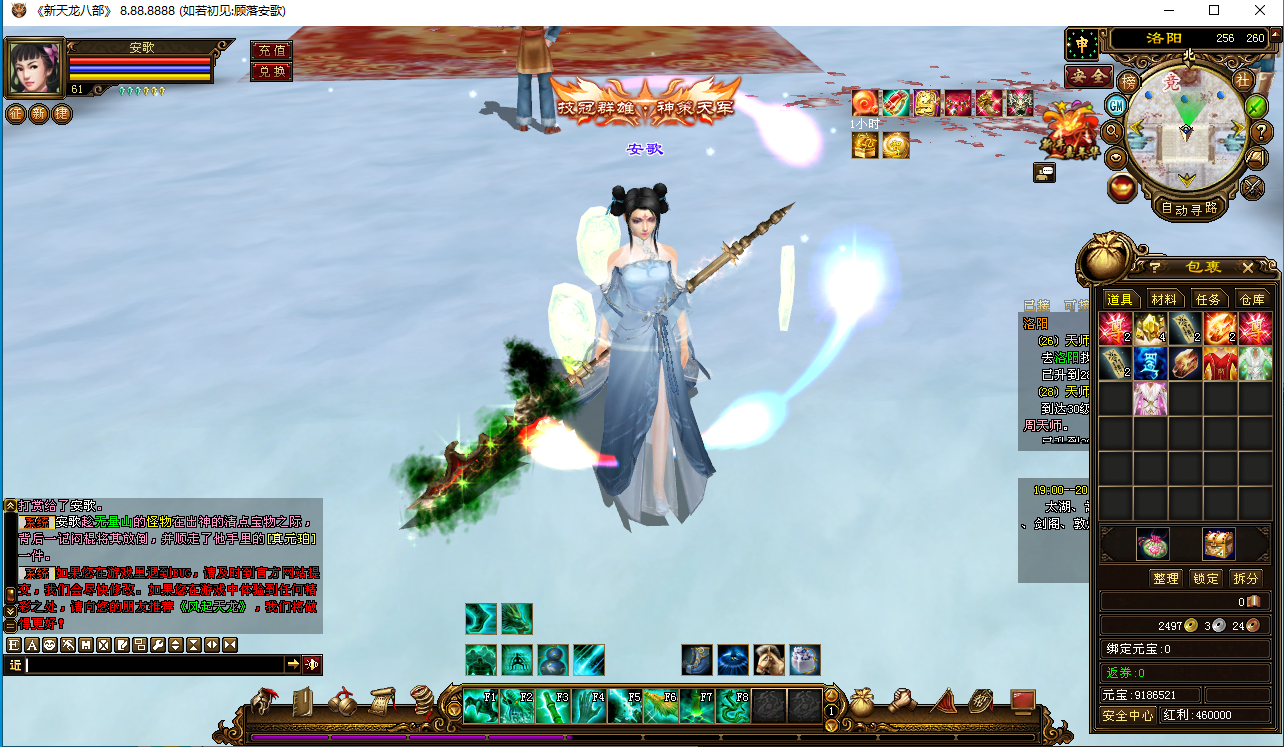Click the 自动寻路 auto-pathfinding button

pos(1189,208)
